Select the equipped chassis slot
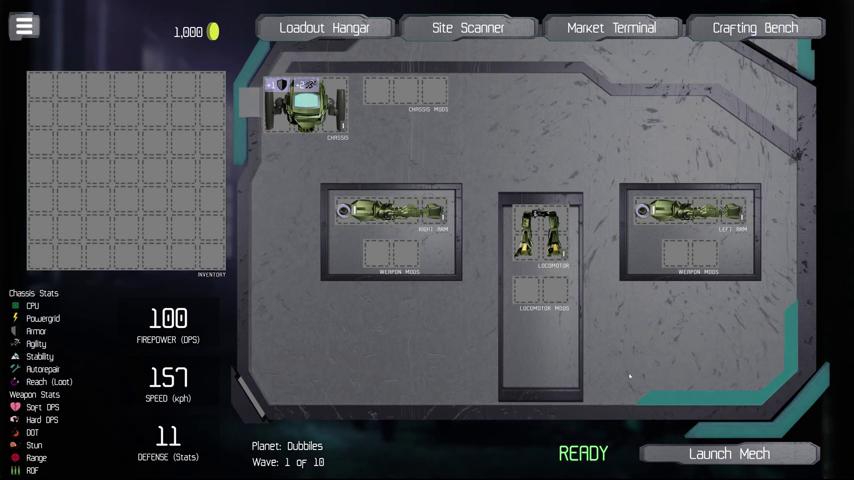The height and width of the screenshot is (480, 854). pos(307,104)
